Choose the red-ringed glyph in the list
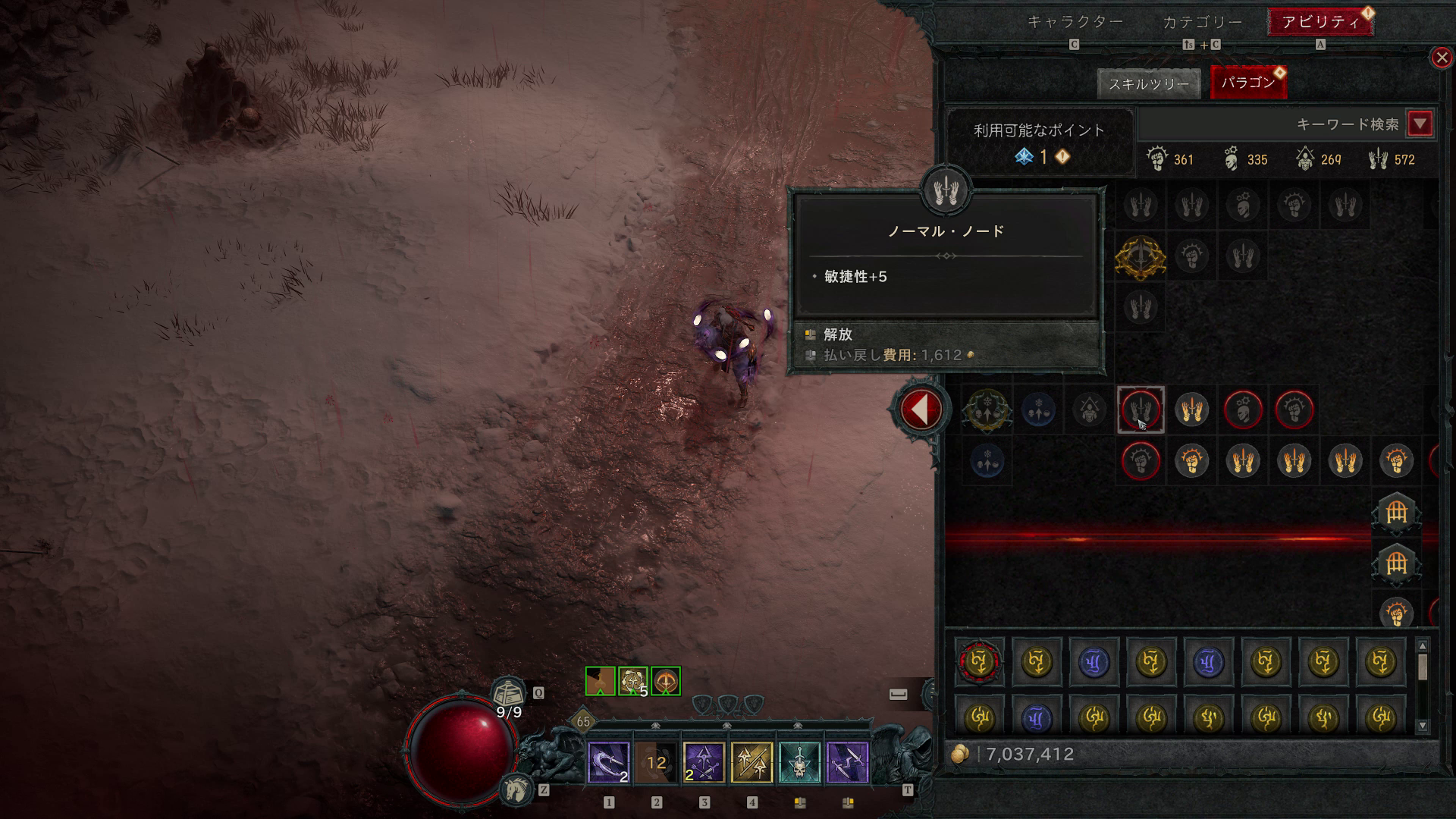This screenshot has height=819, width=1456. (980, 662)
